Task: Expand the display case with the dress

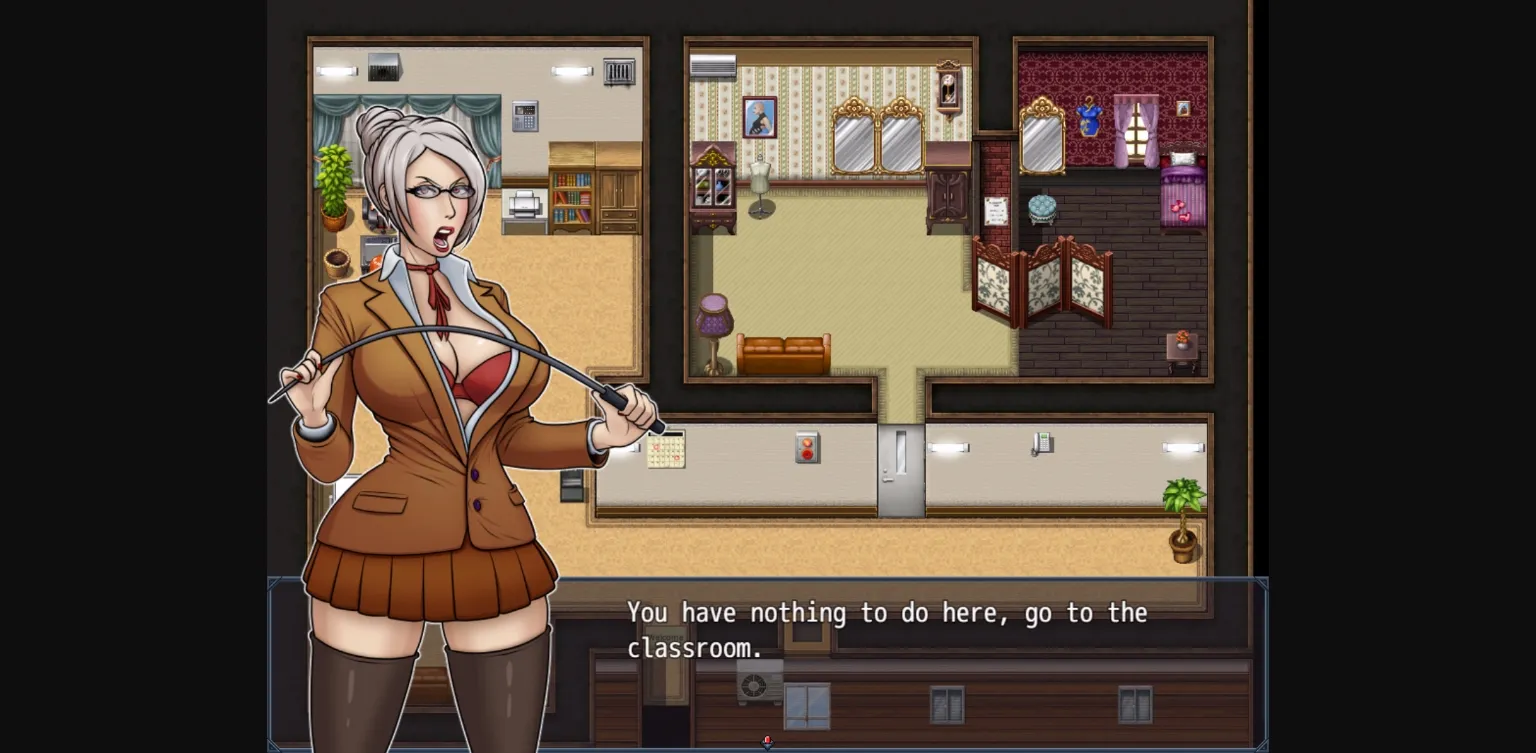Action: click(x=712, y=185)
